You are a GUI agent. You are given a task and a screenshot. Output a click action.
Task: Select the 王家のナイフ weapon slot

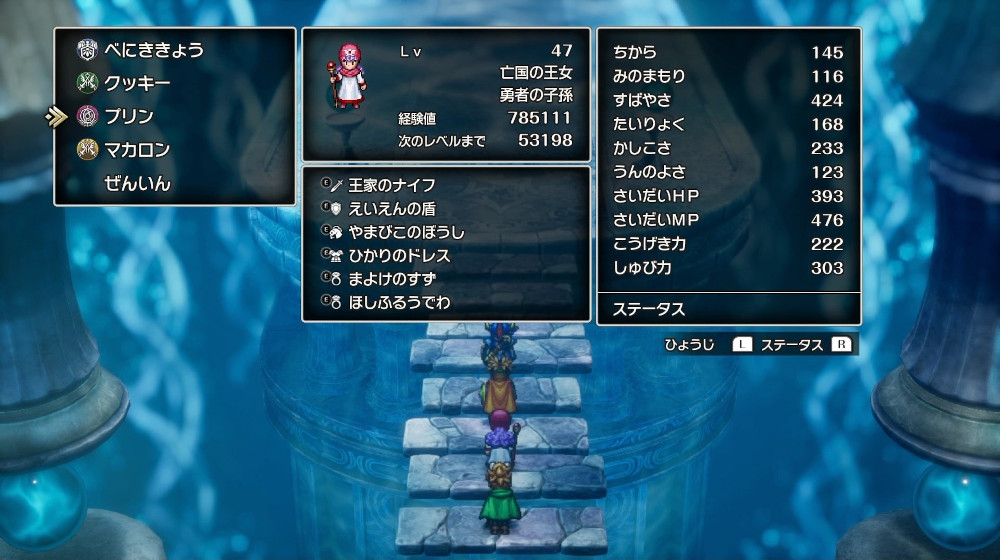click(392, 185)
